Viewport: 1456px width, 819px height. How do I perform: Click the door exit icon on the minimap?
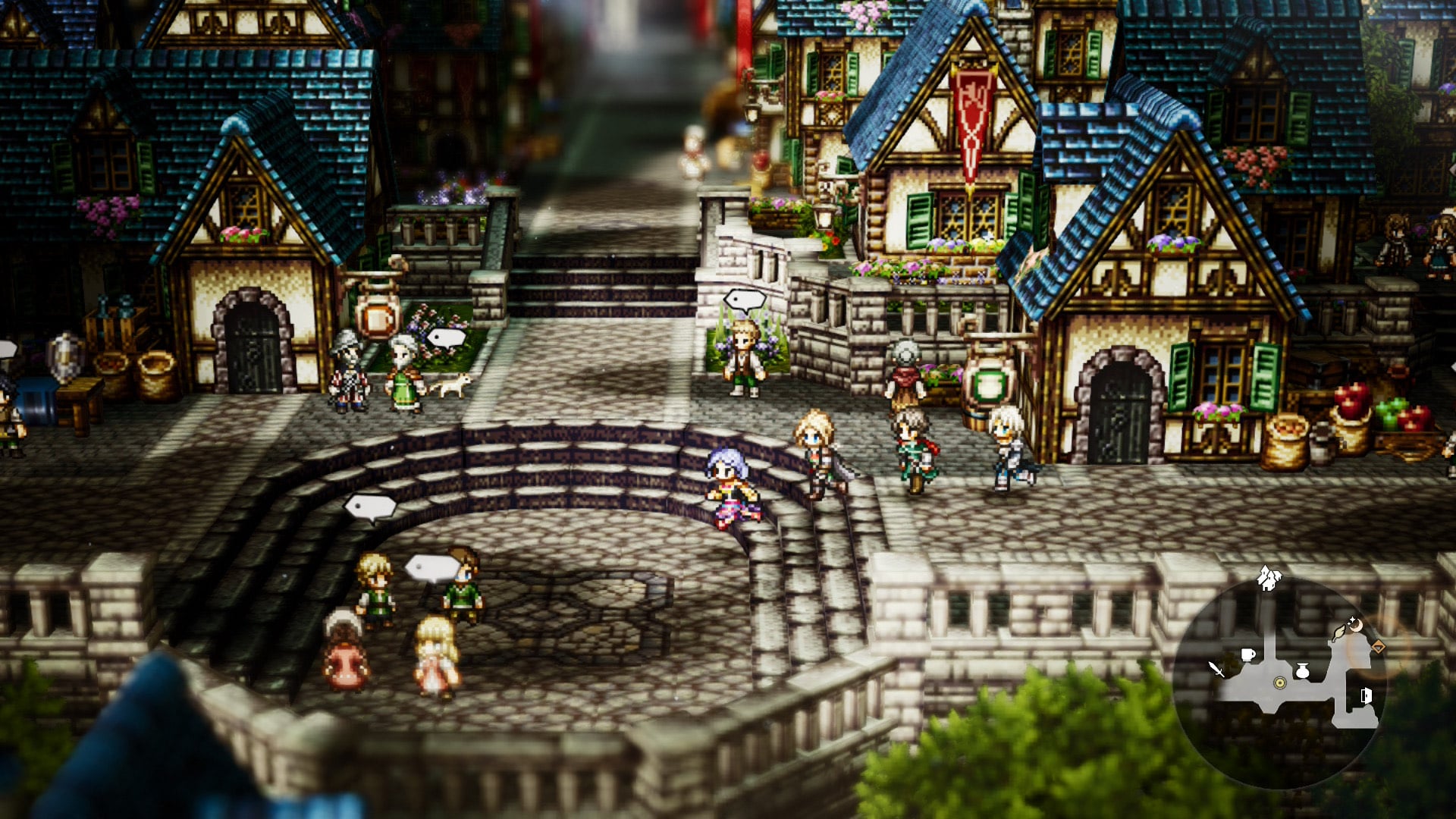pos(1367,695)
